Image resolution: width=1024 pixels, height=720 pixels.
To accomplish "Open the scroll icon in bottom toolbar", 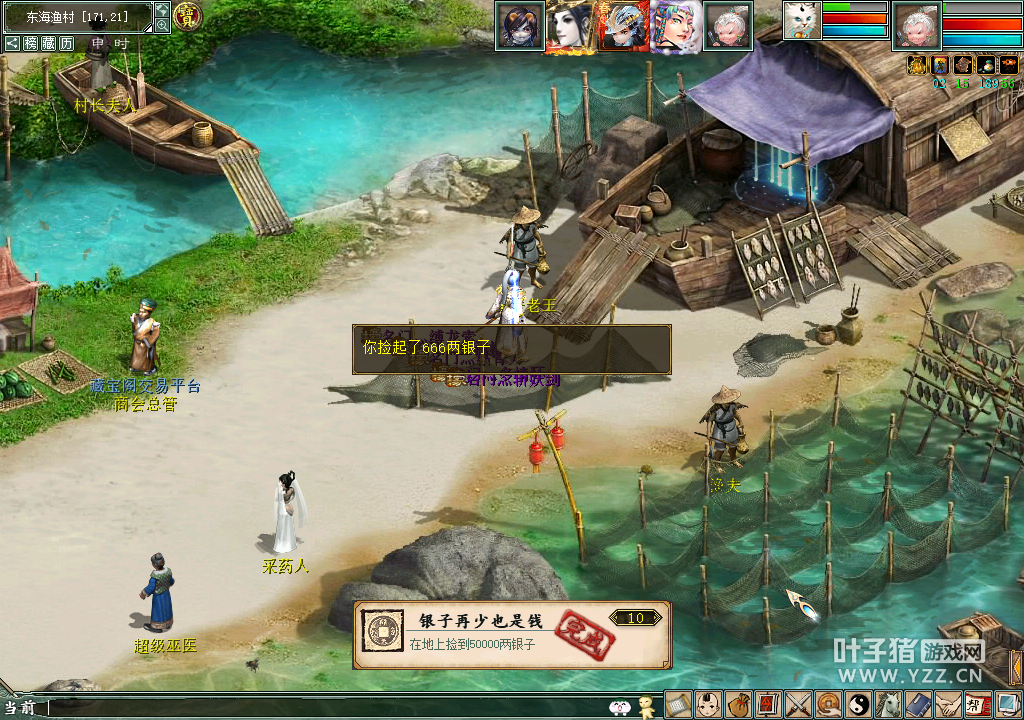I will 679,704.
